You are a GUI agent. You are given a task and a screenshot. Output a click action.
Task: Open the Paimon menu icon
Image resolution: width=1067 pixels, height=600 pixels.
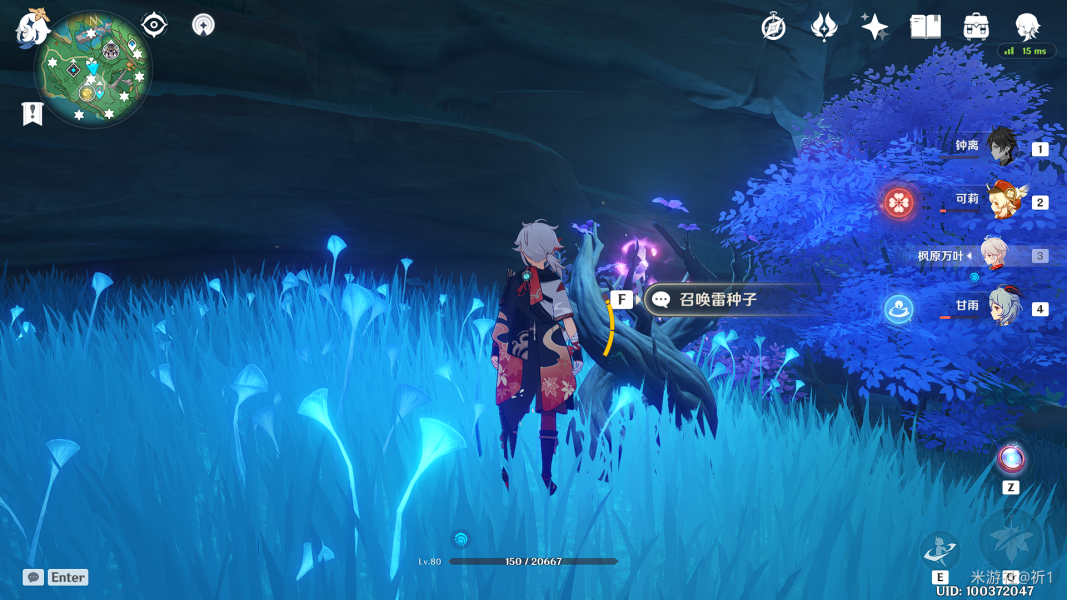coord(33,27)
